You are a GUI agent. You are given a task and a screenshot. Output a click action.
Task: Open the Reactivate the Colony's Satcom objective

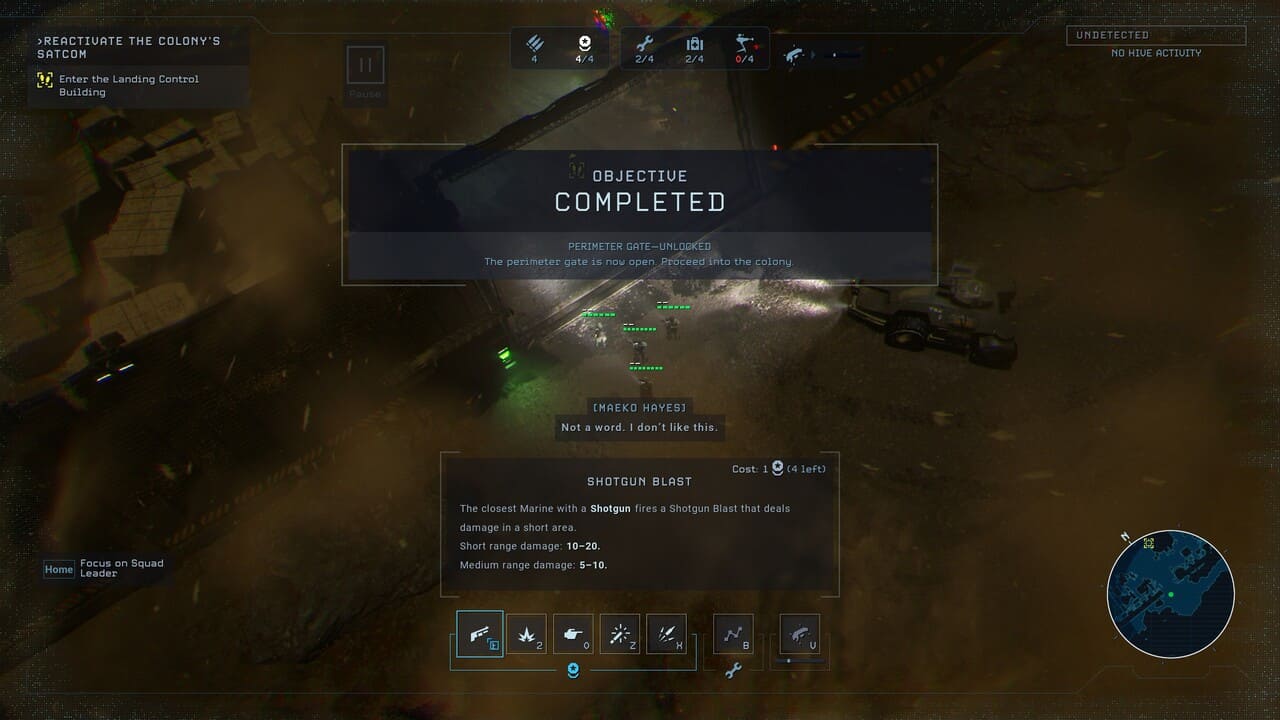128,47
